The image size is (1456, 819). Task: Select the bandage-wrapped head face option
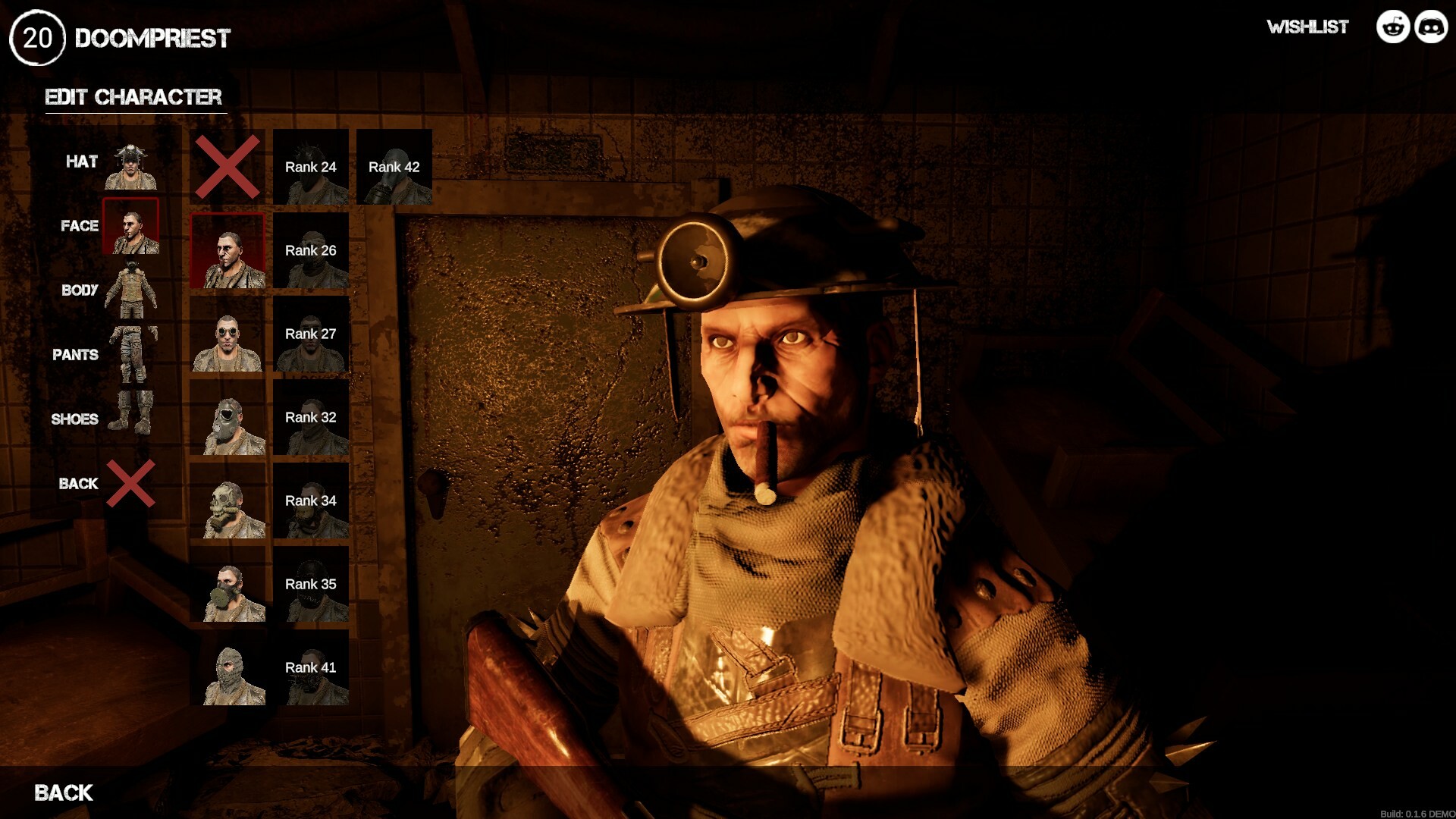(x=227, y=668)
